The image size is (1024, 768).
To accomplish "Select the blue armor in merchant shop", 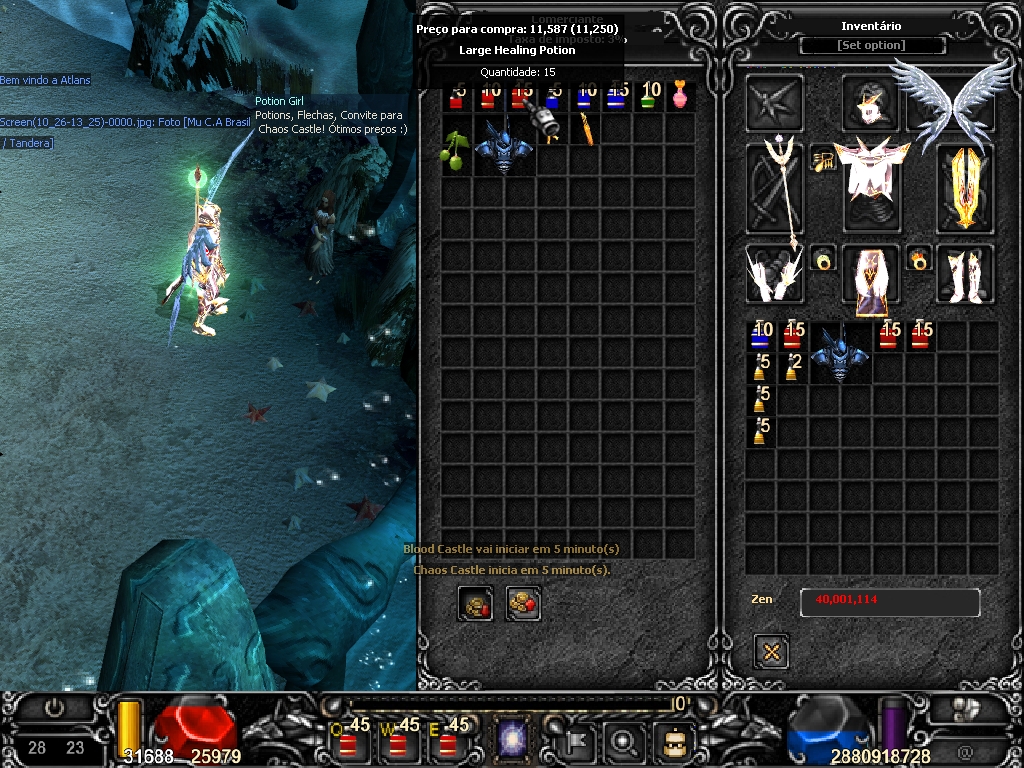I will [x=504, y=146].
